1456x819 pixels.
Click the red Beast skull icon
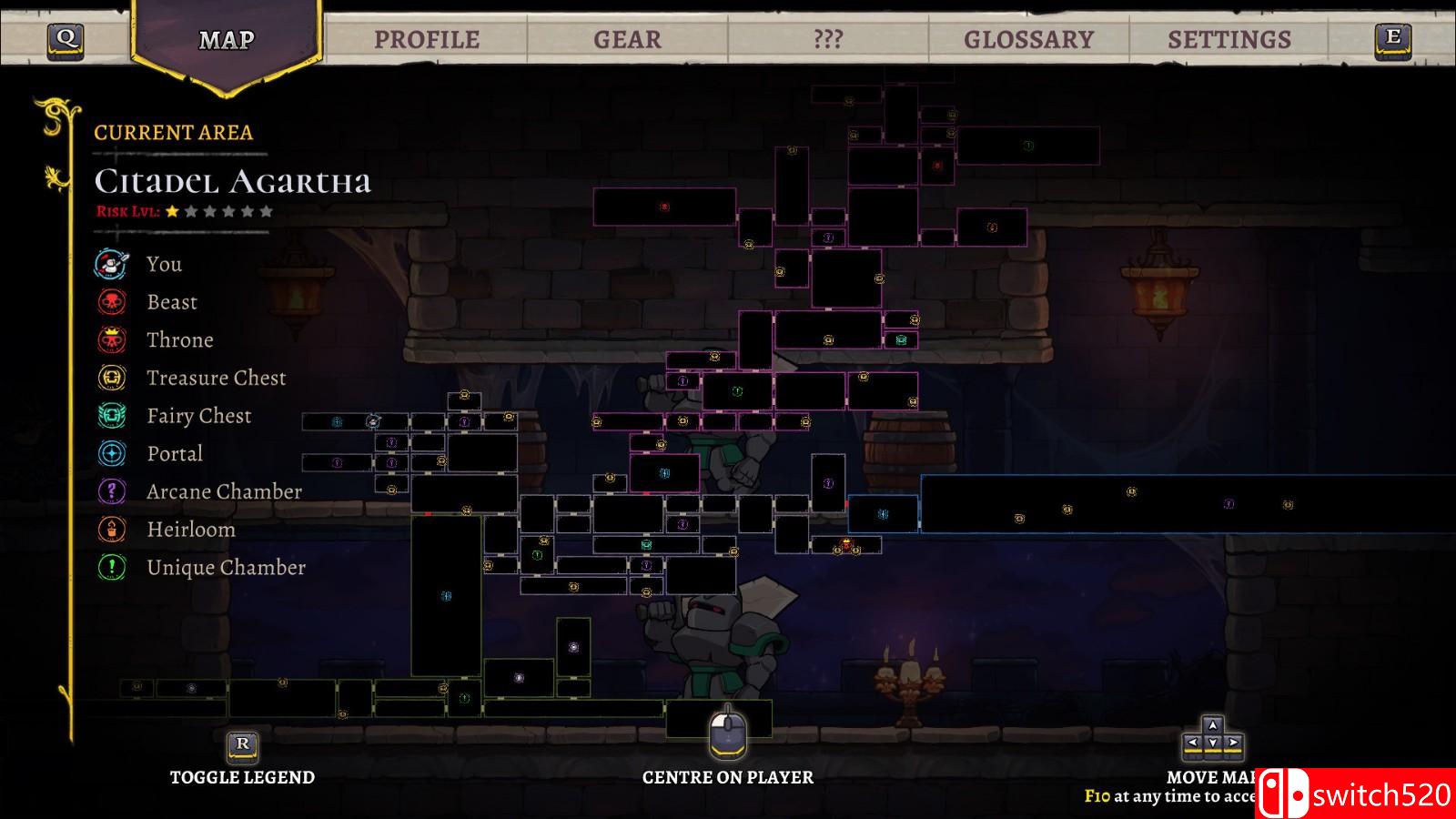tap(110, 301)
